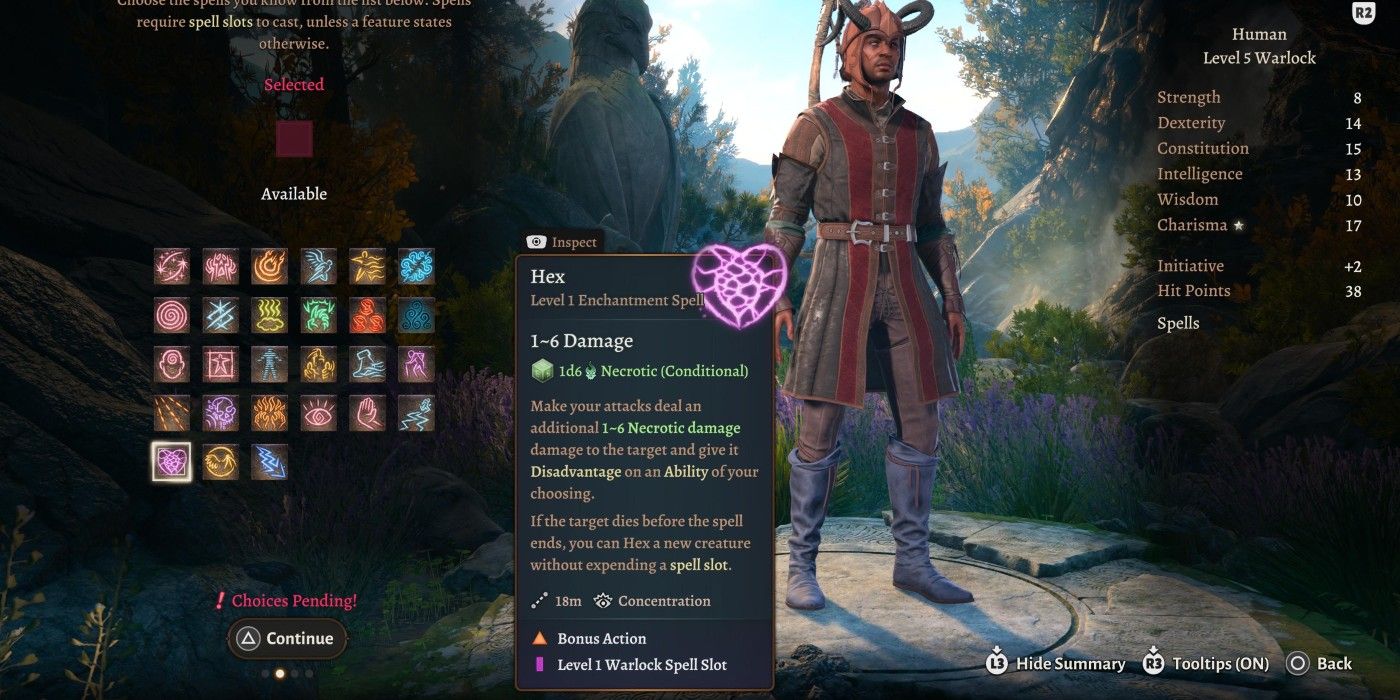Select the pink eye spell icon

click(319, 413)
